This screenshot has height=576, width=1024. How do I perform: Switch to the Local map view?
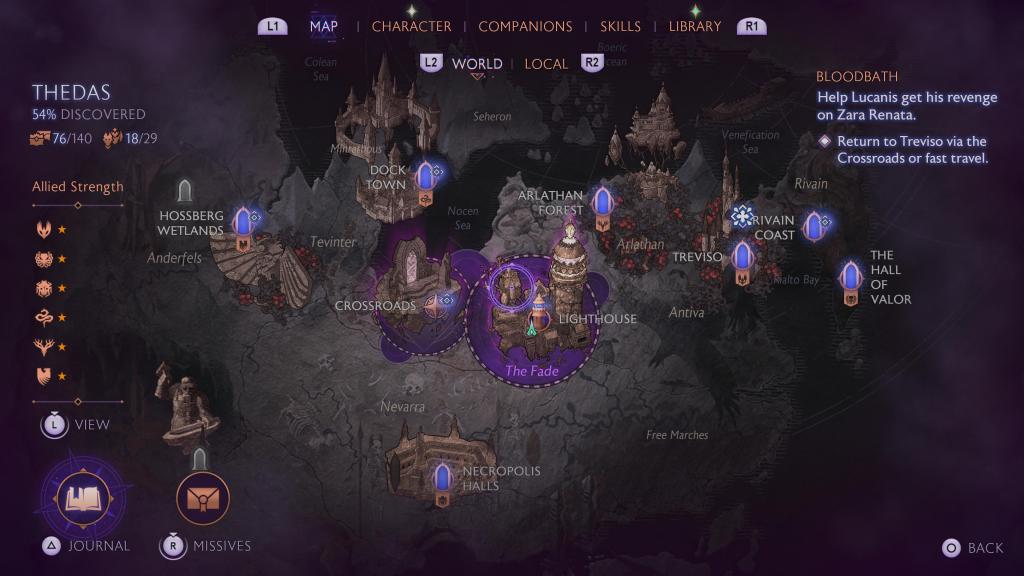point(546,63)
